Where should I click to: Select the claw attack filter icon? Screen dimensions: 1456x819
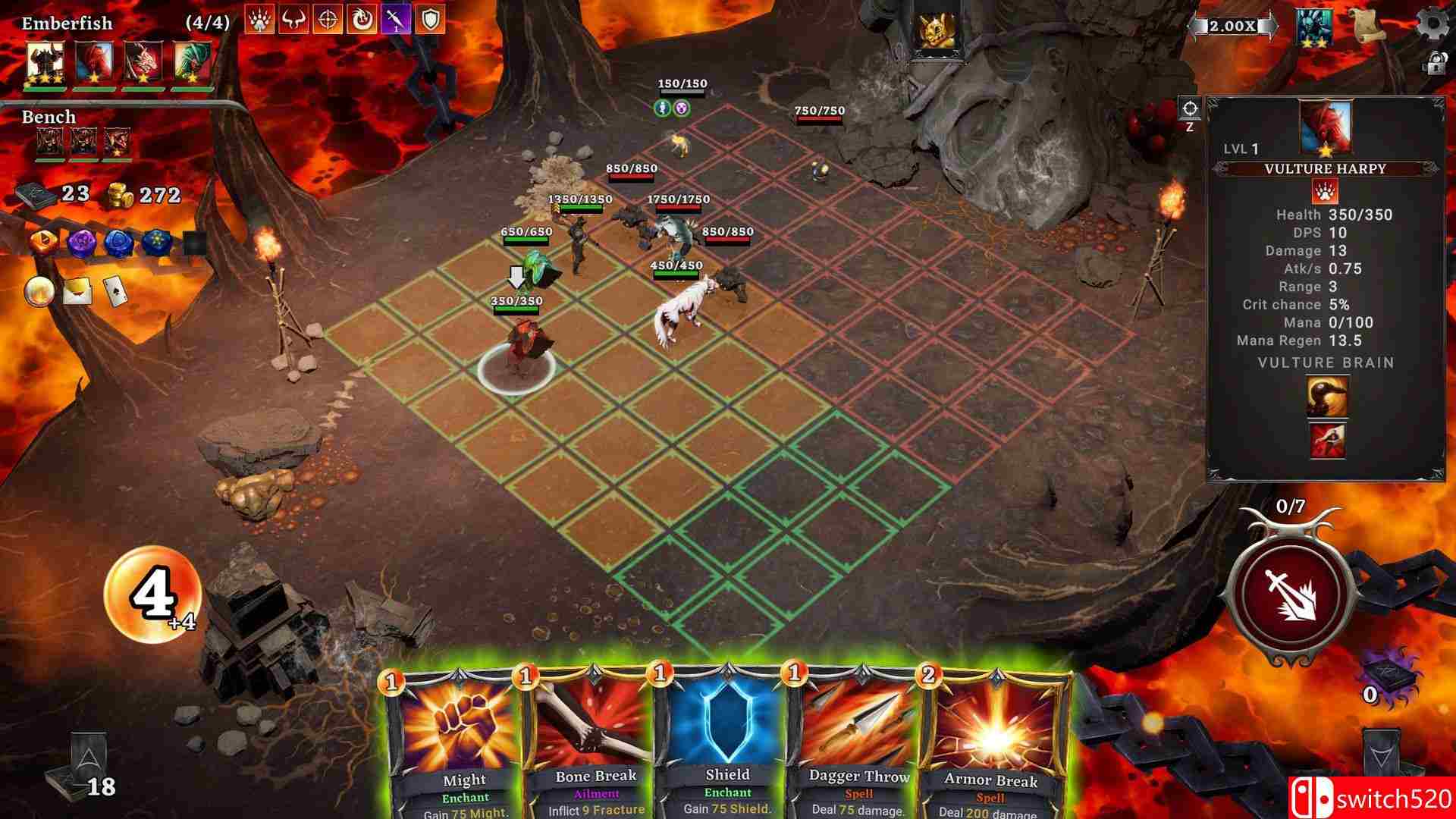pos(258,20)
